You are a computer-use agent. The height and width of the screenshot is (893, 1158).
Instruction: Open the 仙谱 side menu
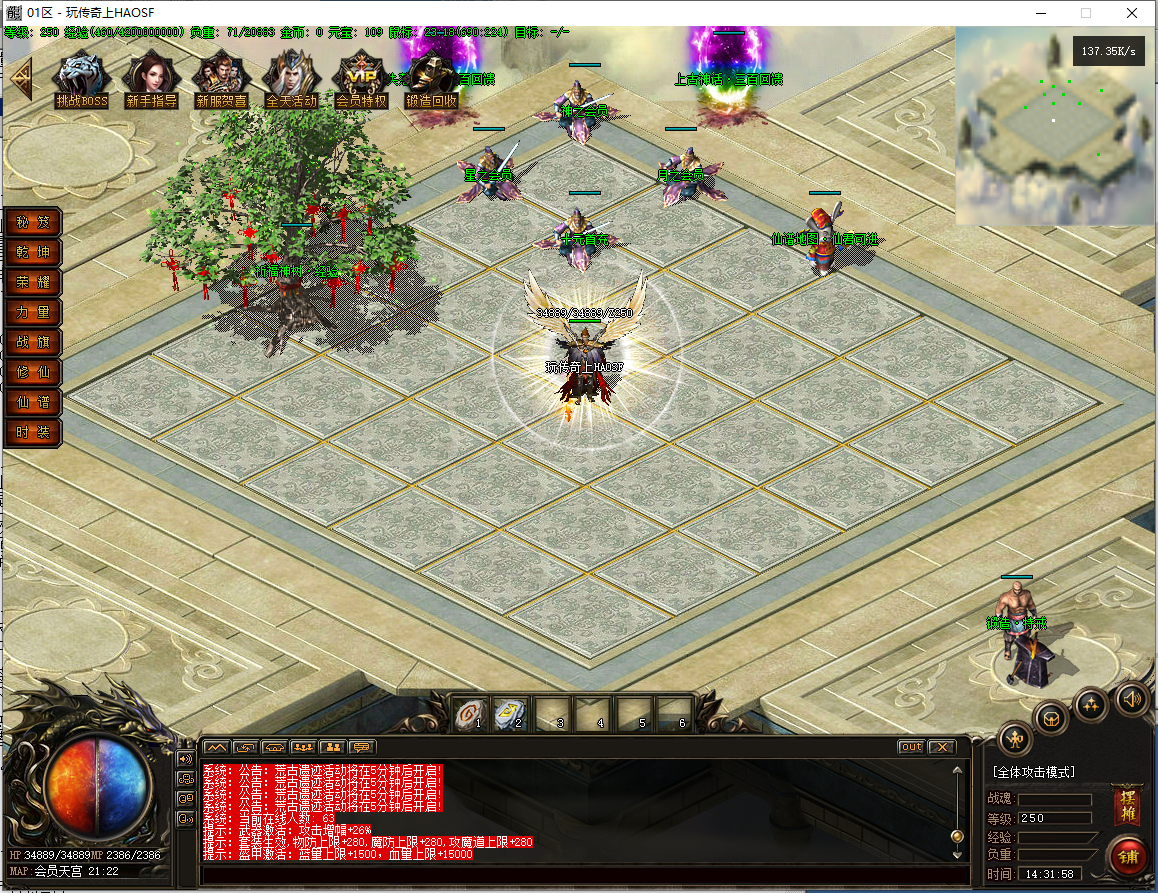(32, 402)
